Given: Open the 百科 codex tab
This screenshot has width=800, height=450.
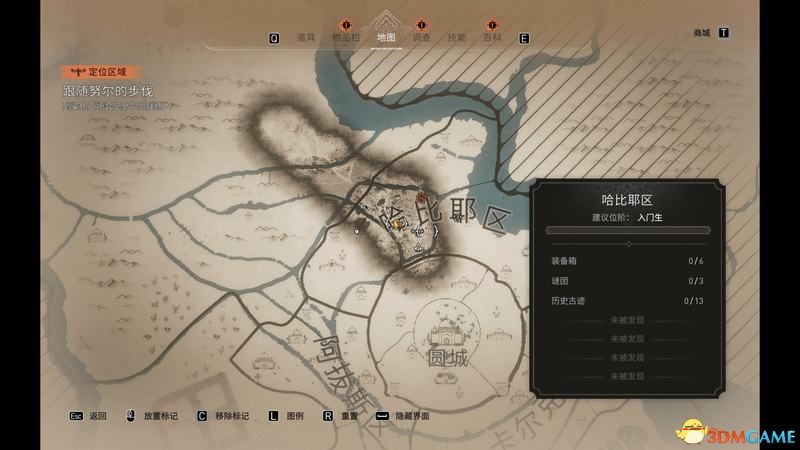Looking at the screenshot, I should [x=491, y=38].
